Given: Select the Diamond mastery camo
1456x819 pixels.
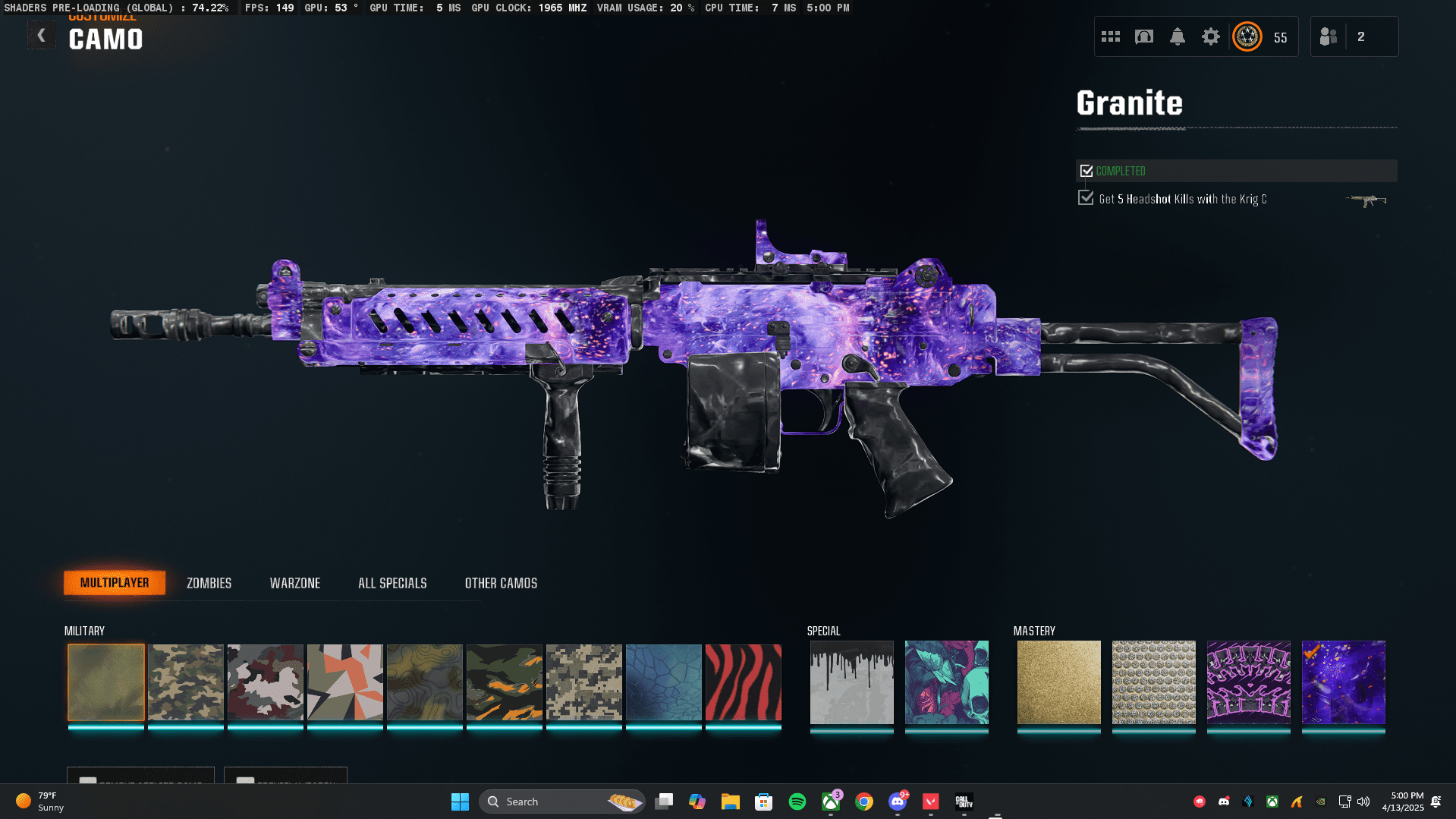Looking at the screenshot, I should (1154, 682).
